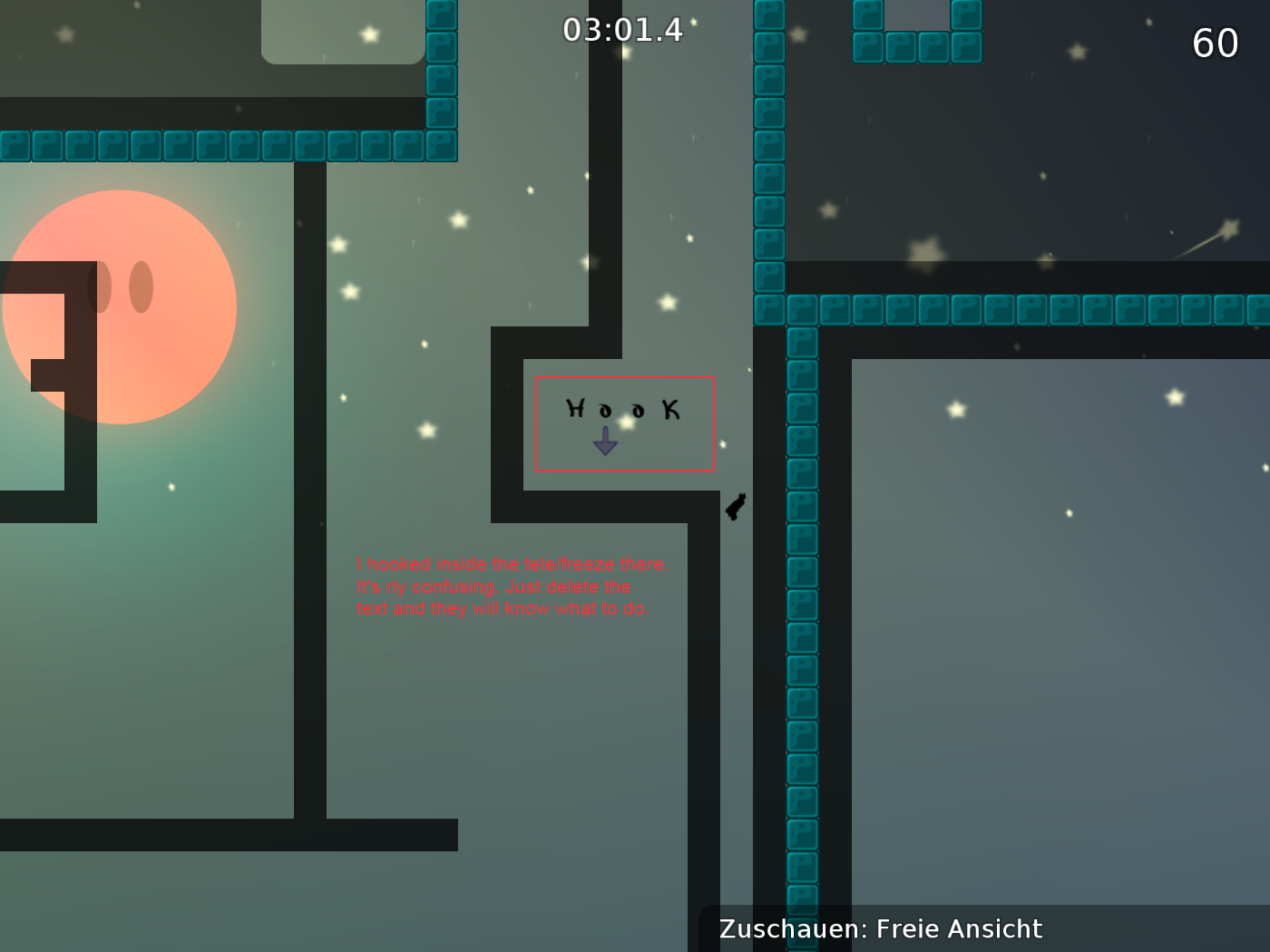
Task: Click the player count 60 indicator
Action: click(1216, 43)
